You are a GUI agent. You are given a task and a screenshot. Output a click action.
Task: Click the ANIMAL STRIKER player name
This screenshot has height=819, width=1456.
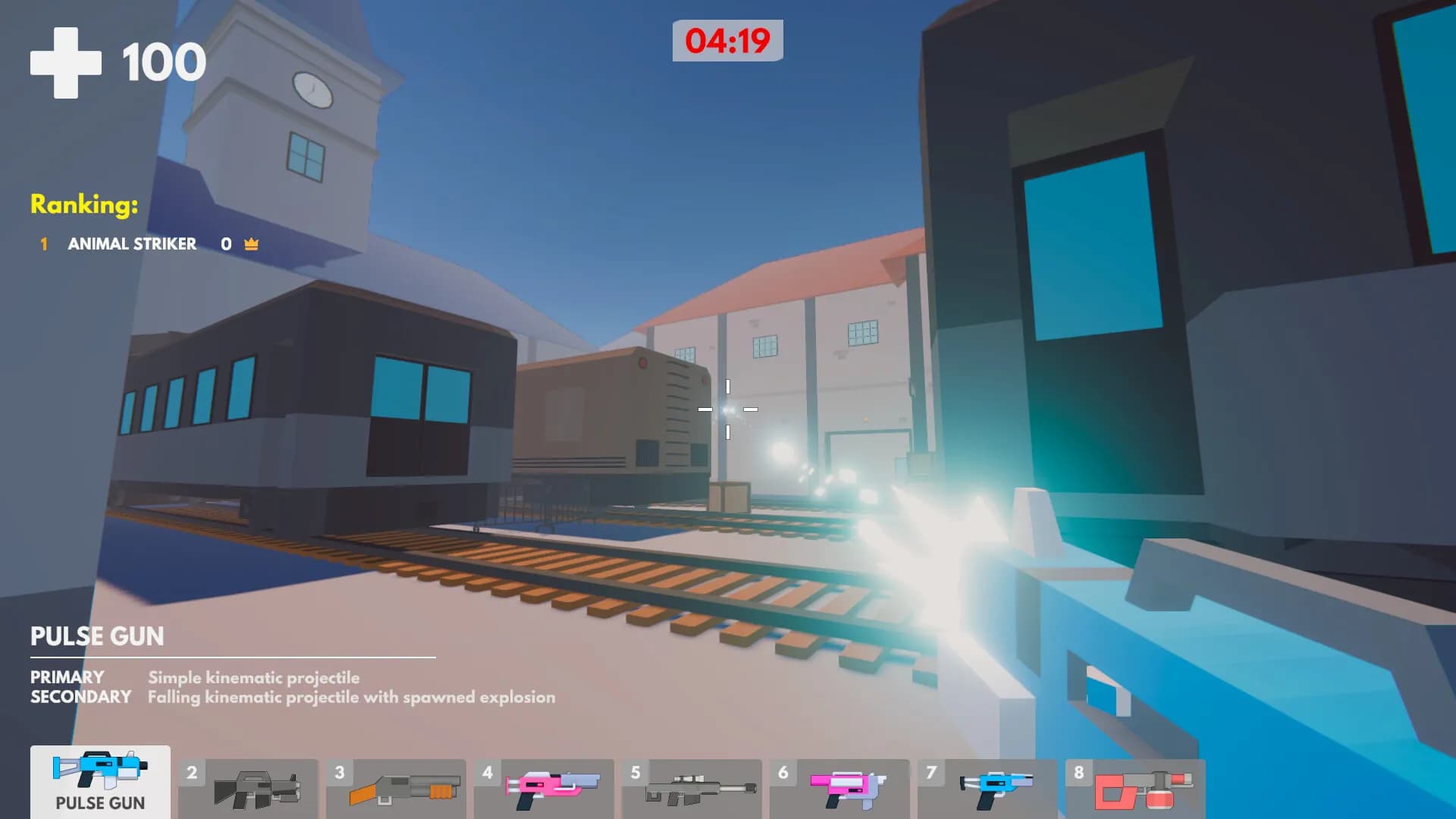pos(132,244)
